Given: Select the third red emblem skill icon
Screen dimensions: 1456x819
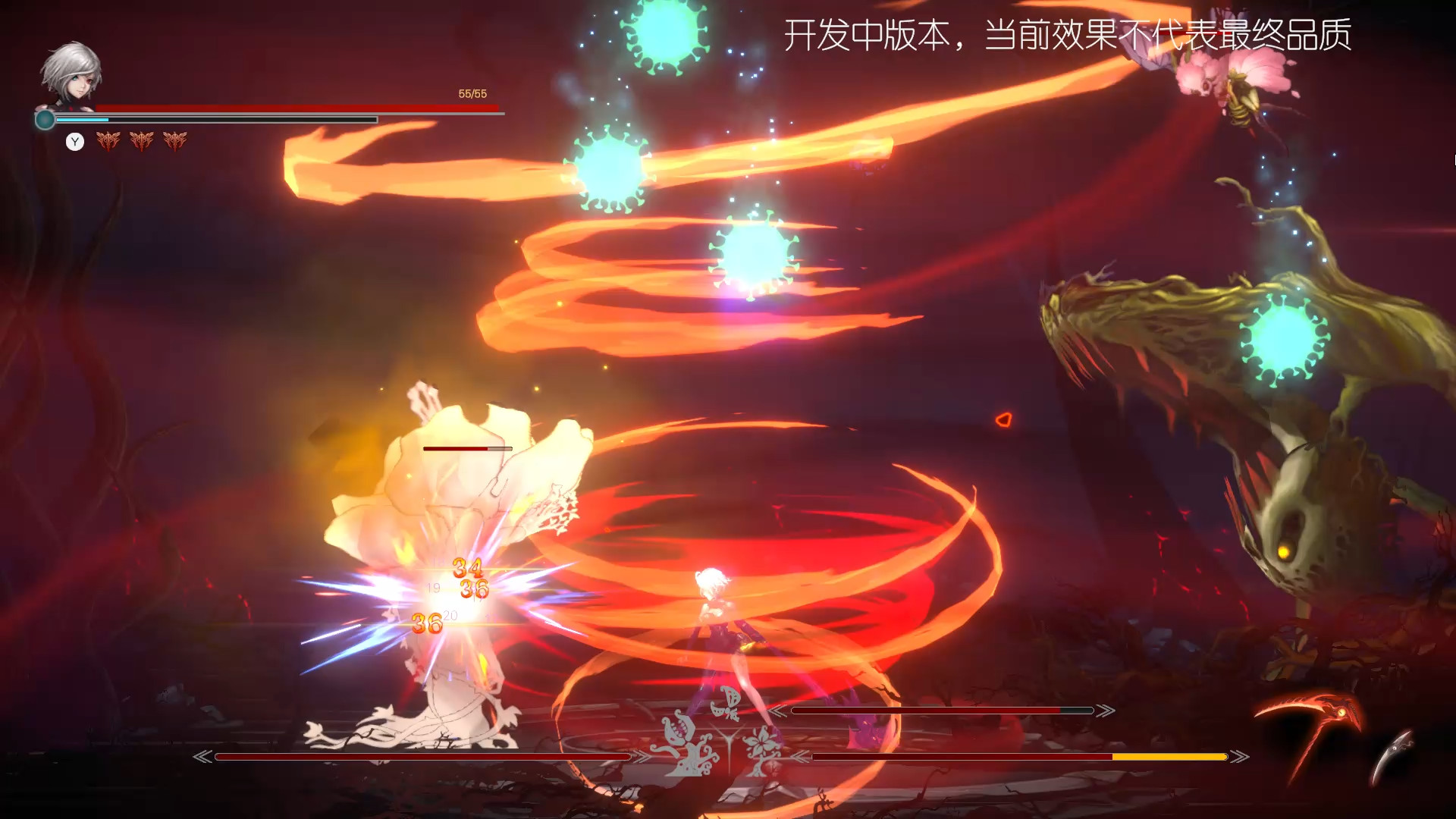Looking at the screenshot, I should point(175,141).
